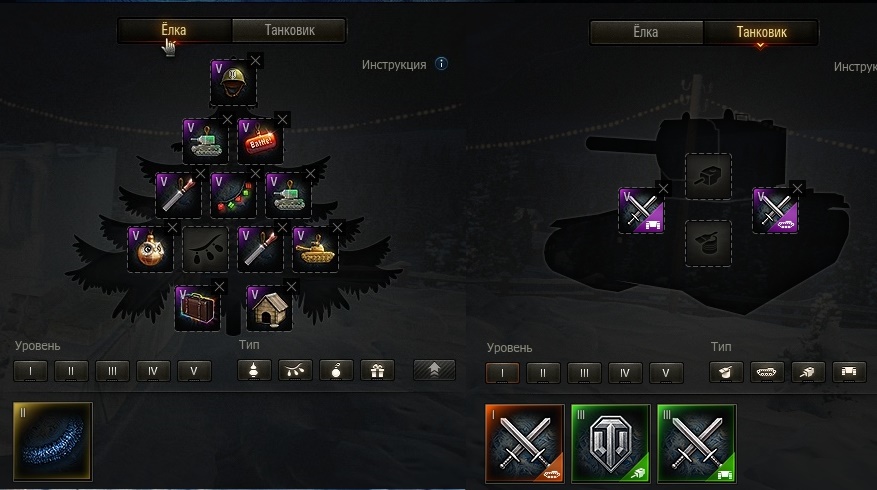The height and width of the screenshot is (490, 877).
Task: Remove the helmet topper with its X
Action: (255, 61)
